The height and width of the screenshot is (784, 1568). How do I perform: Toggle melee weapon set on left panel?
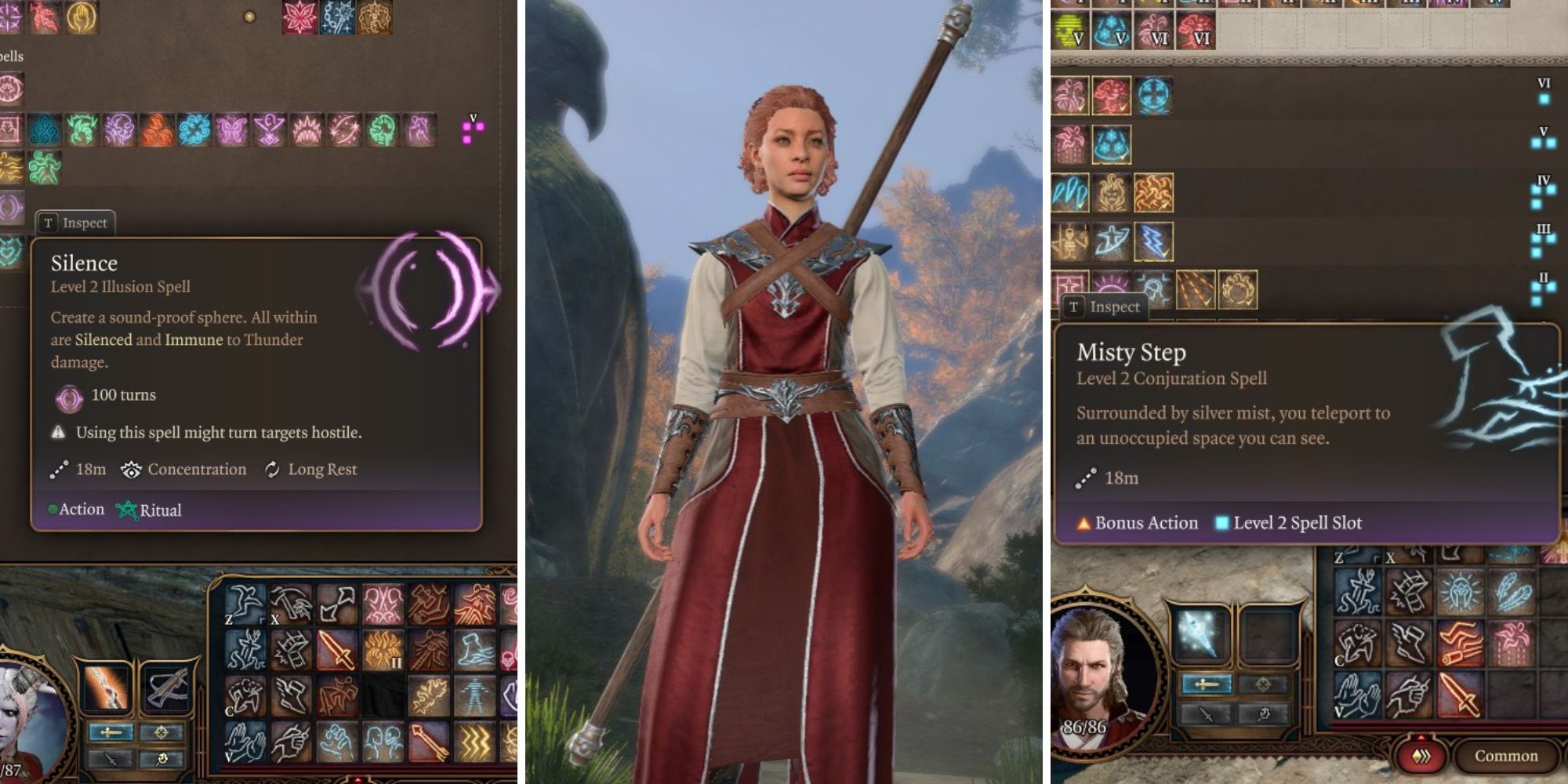point(111,733)
